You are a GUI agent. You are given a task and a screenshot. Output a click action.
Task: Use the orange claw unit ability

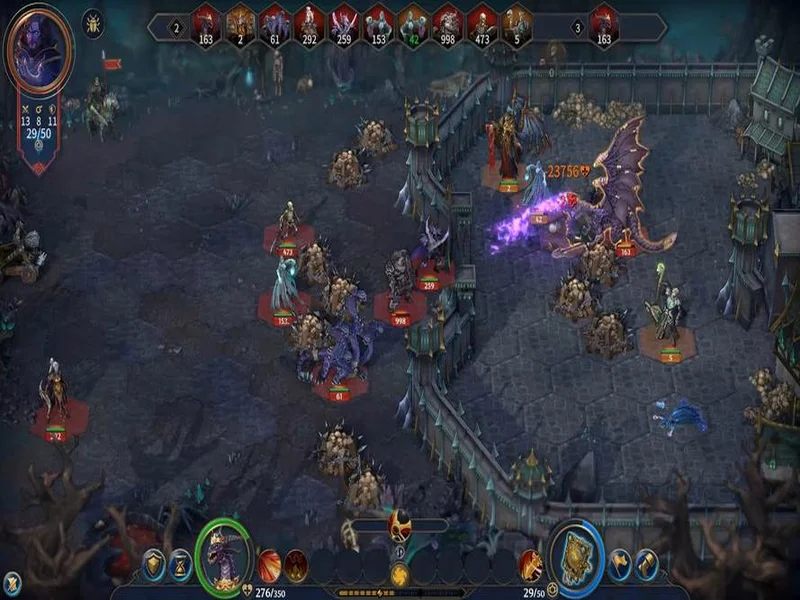click(270, 565)
